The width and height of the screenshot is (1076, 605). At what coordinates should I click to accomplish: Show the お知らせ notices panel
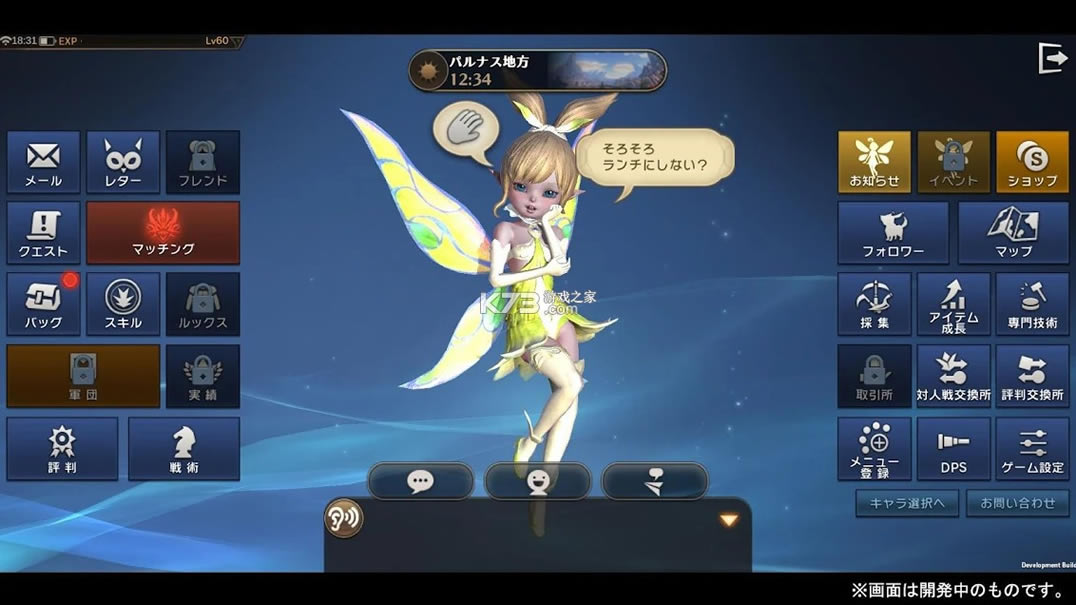(874, 162)
